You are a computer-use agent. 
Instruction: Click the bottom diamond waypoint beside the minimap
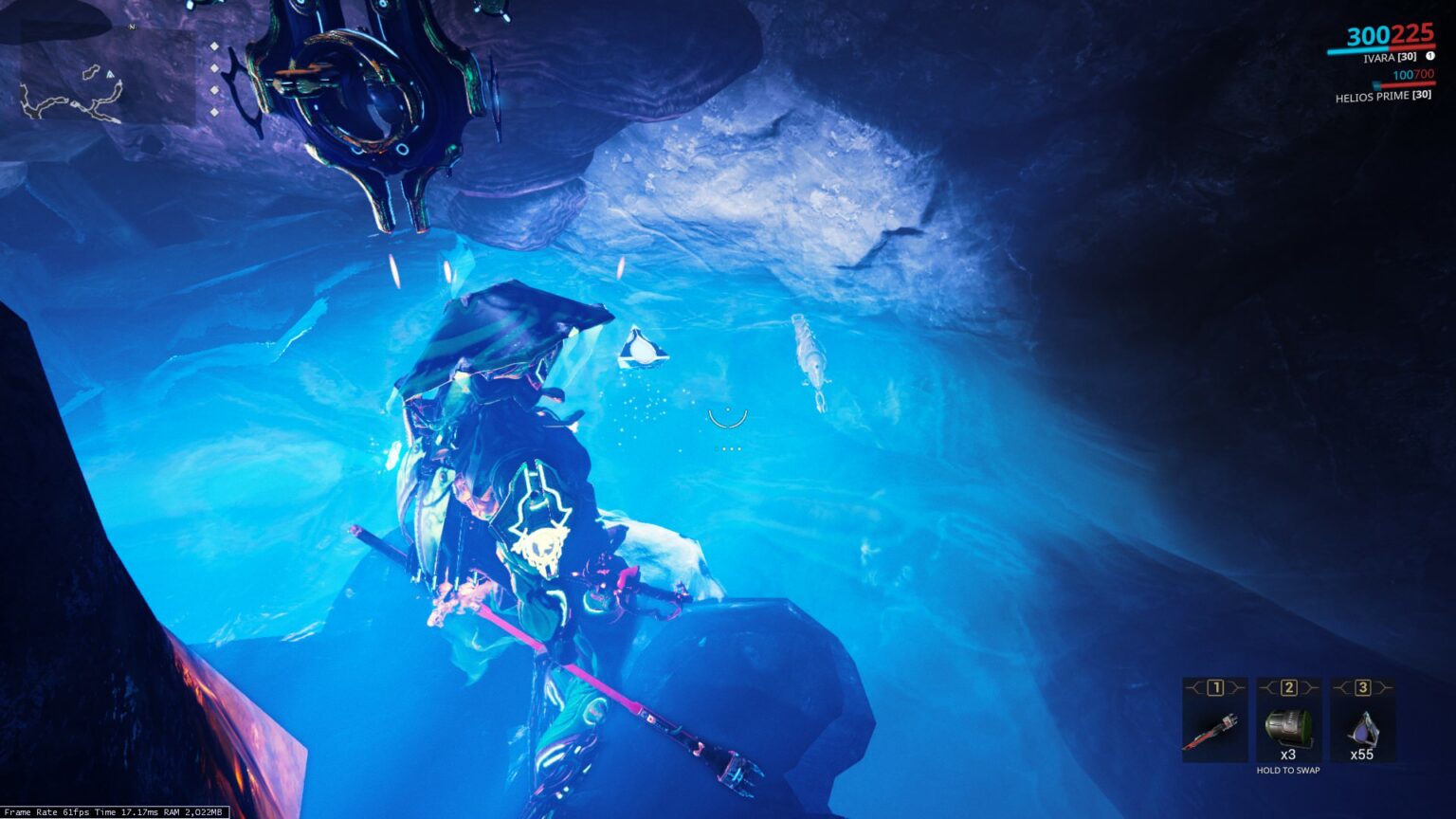(215, 112)
